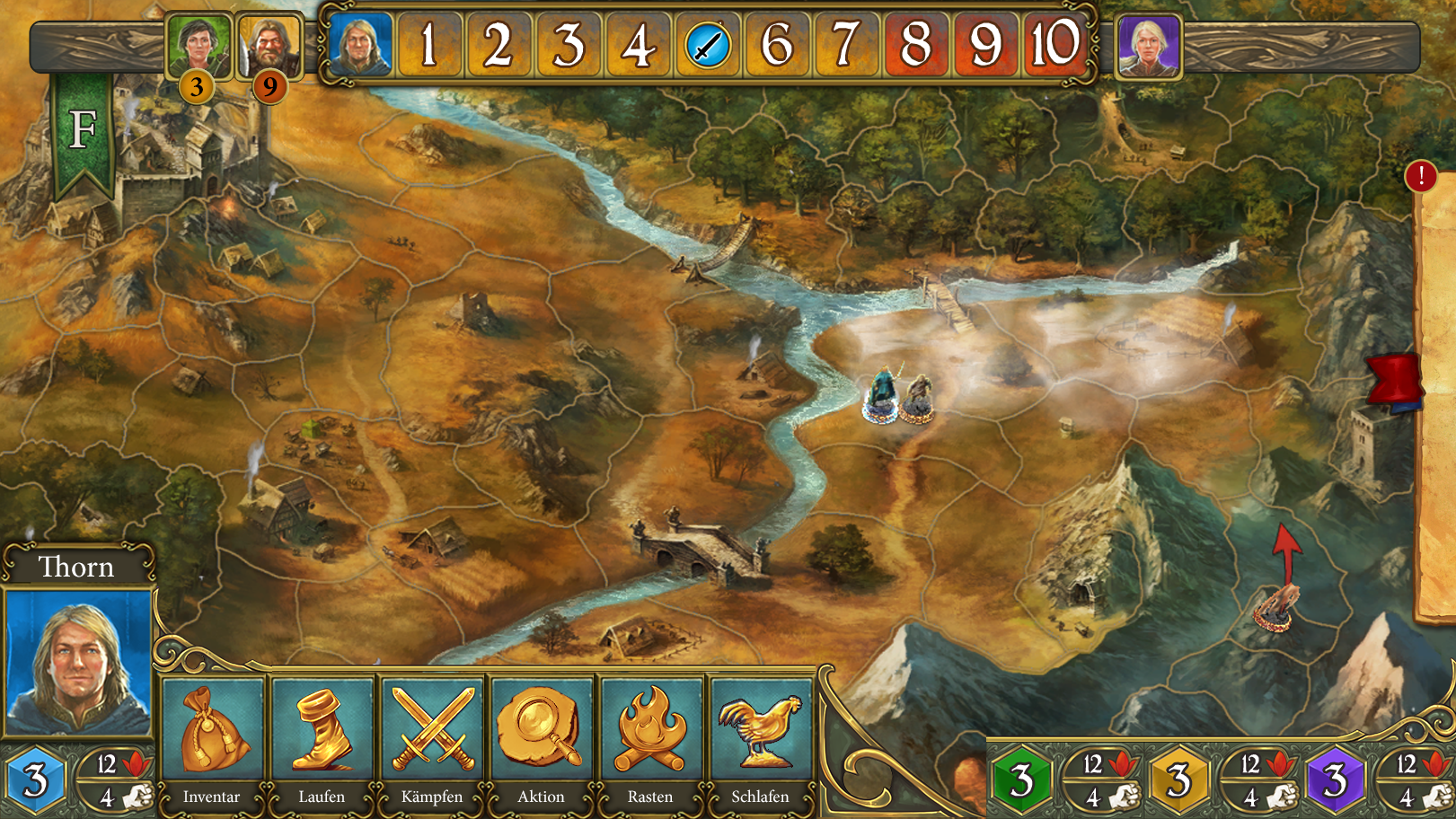Click the red flag on parchment panel

tap(1395, 379)
